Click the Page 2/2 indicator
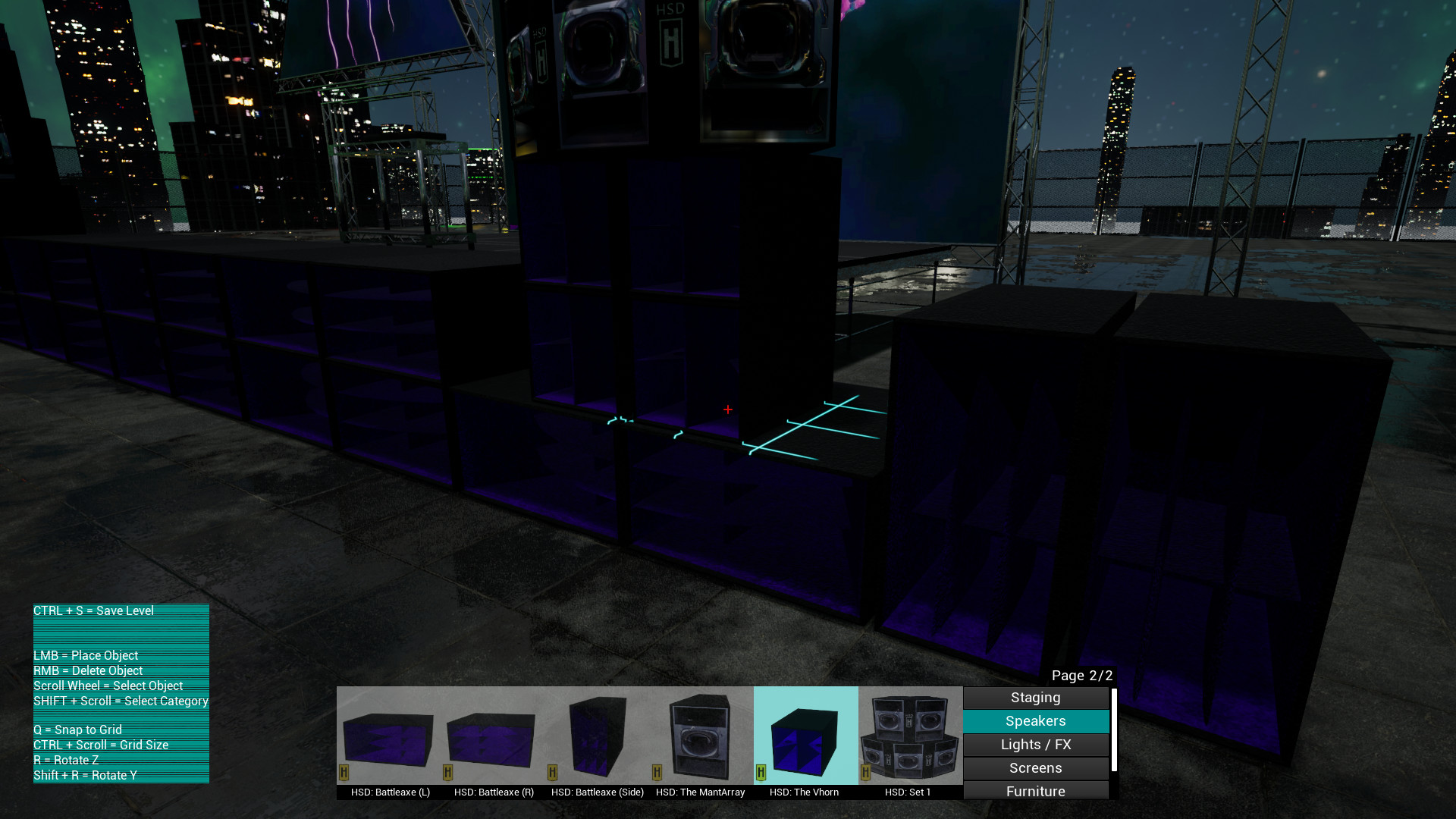Screen dimensions: 1456x819 pos(1082,675)
